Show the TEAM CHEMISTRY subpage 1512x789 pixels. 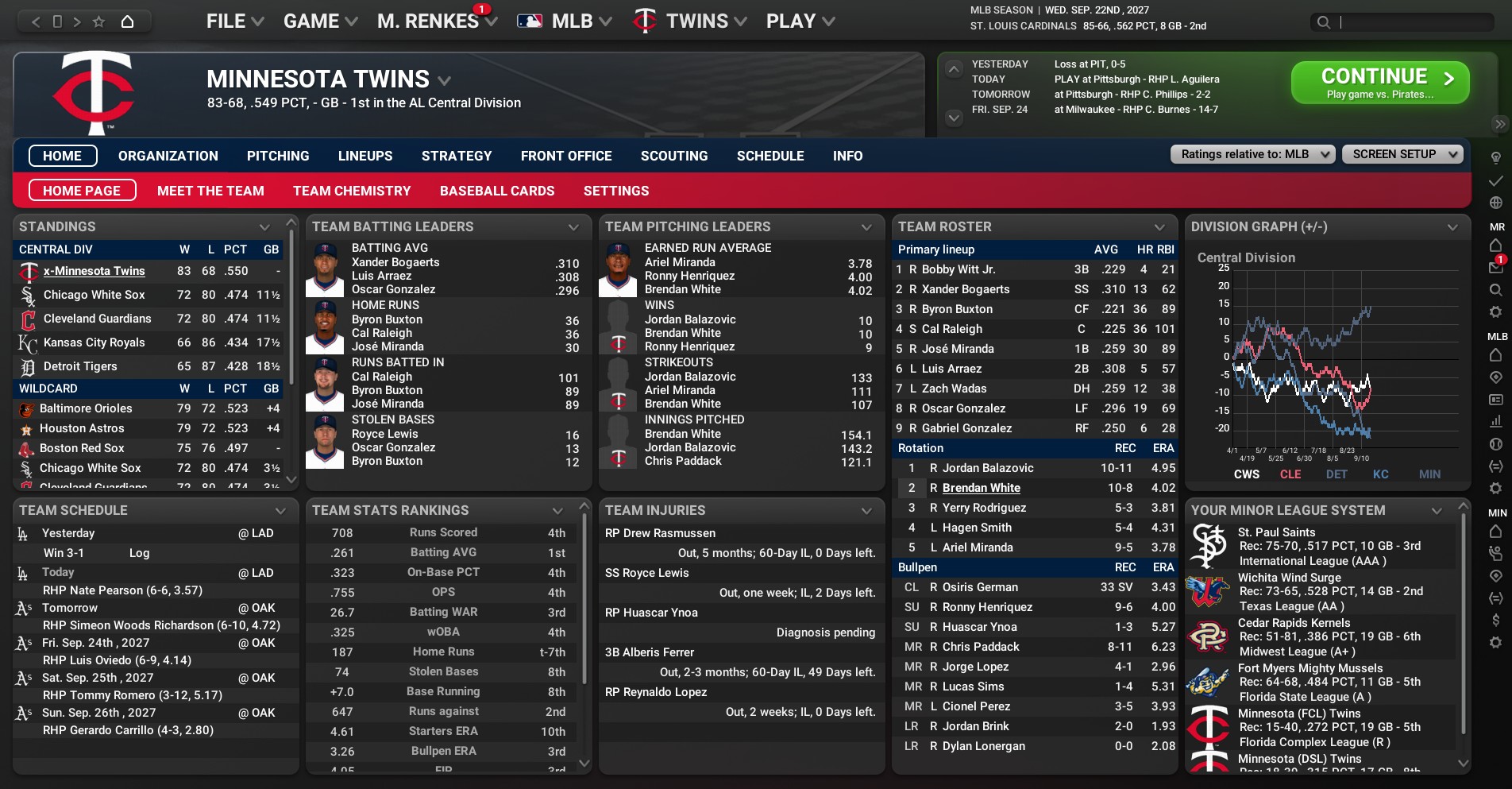(x=352, y=191)
